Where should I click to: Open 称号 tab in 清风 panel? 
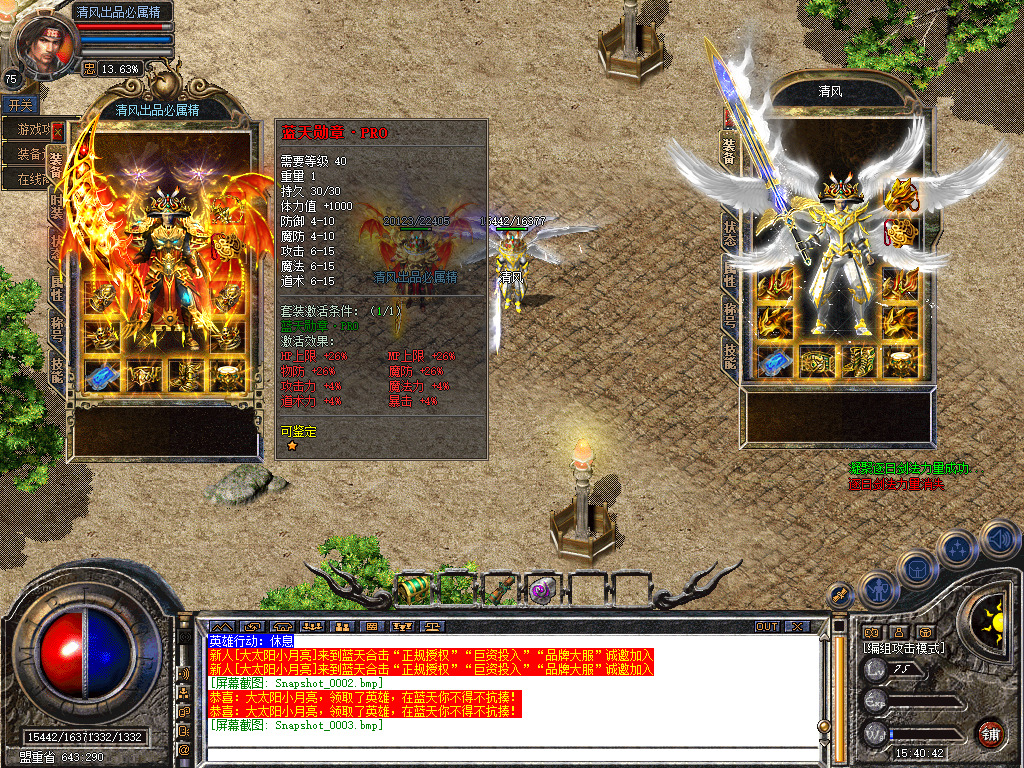point(729,315)
